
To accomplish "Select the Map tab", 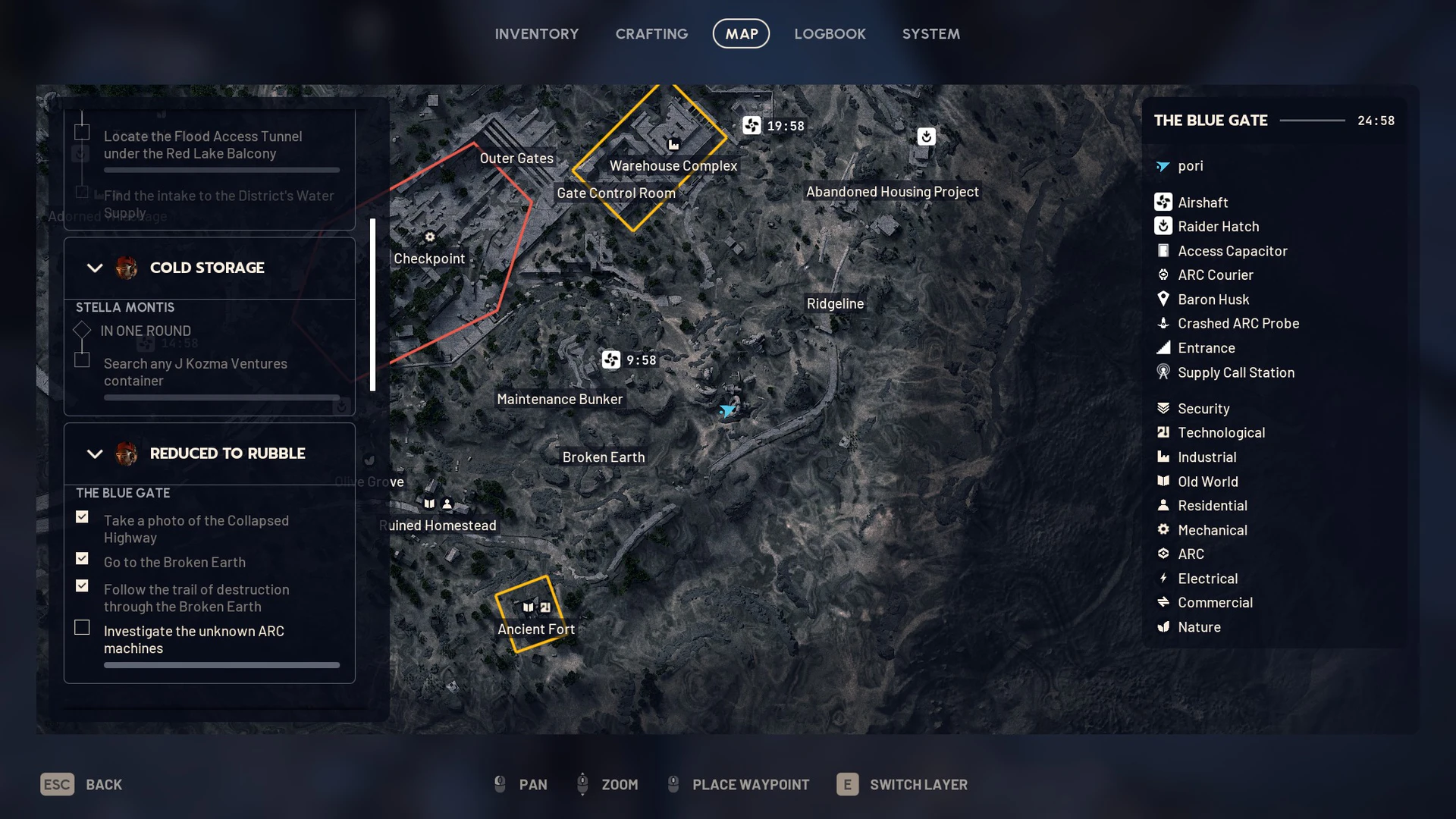I will pos(741,34).
